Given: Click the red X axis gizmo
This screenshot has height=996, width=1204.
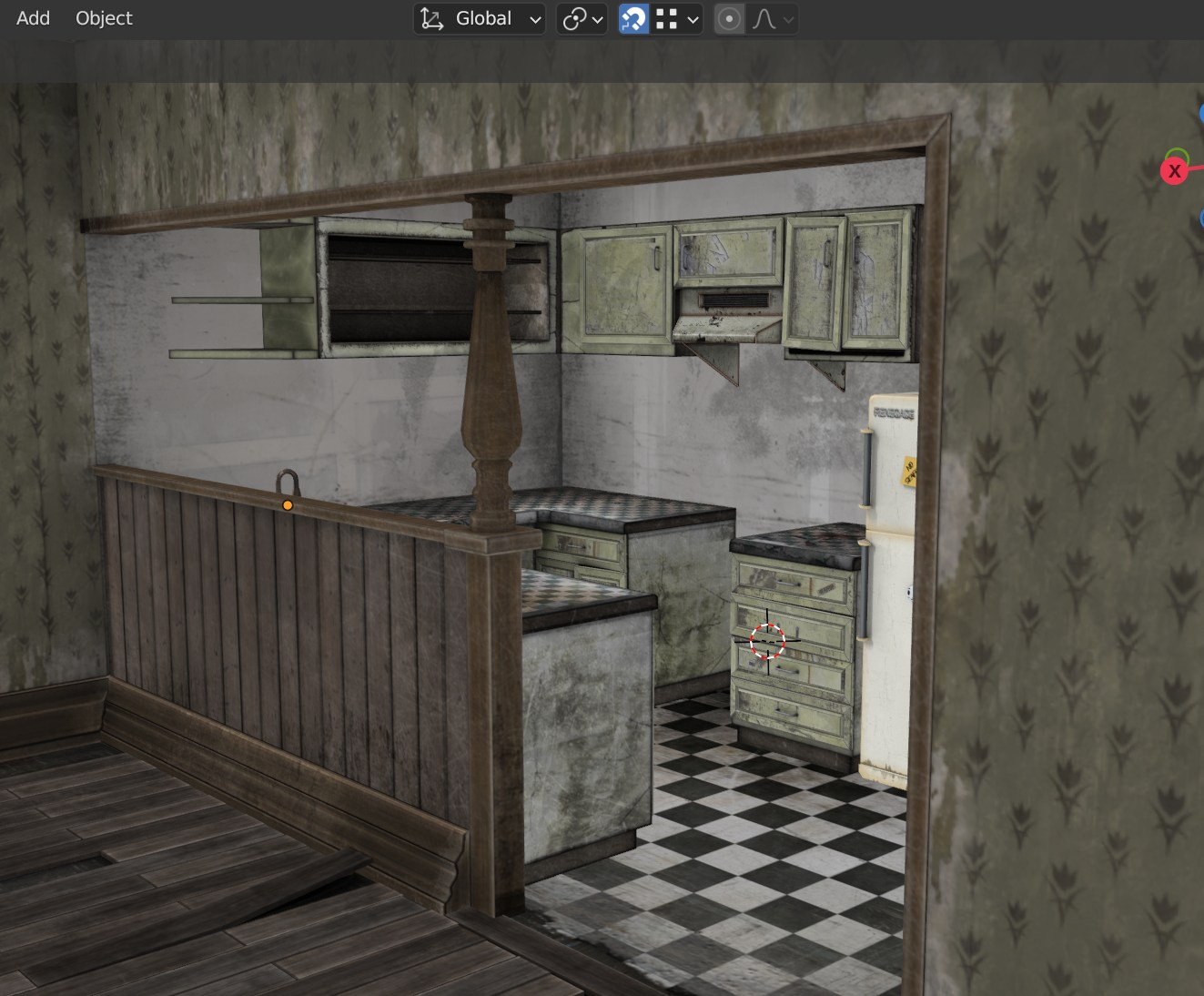Looking at the screenshot, I should (1174, 170).
